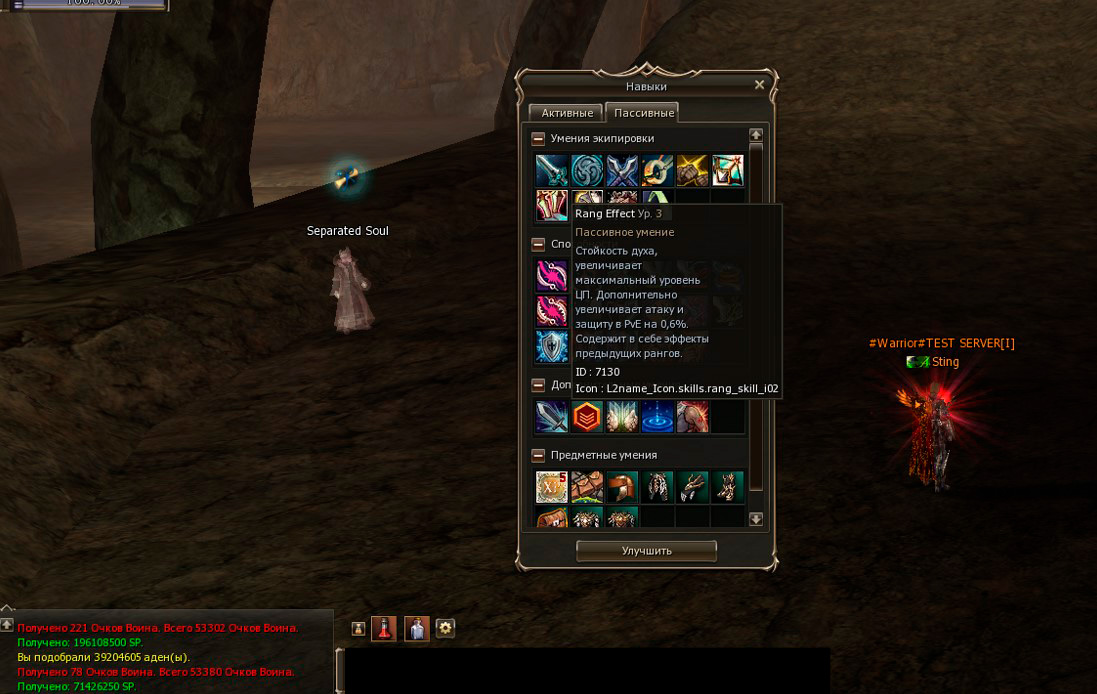Switch to the Активные skills tab
Screen dimensions: 1097x694
(x=567, y=113)
